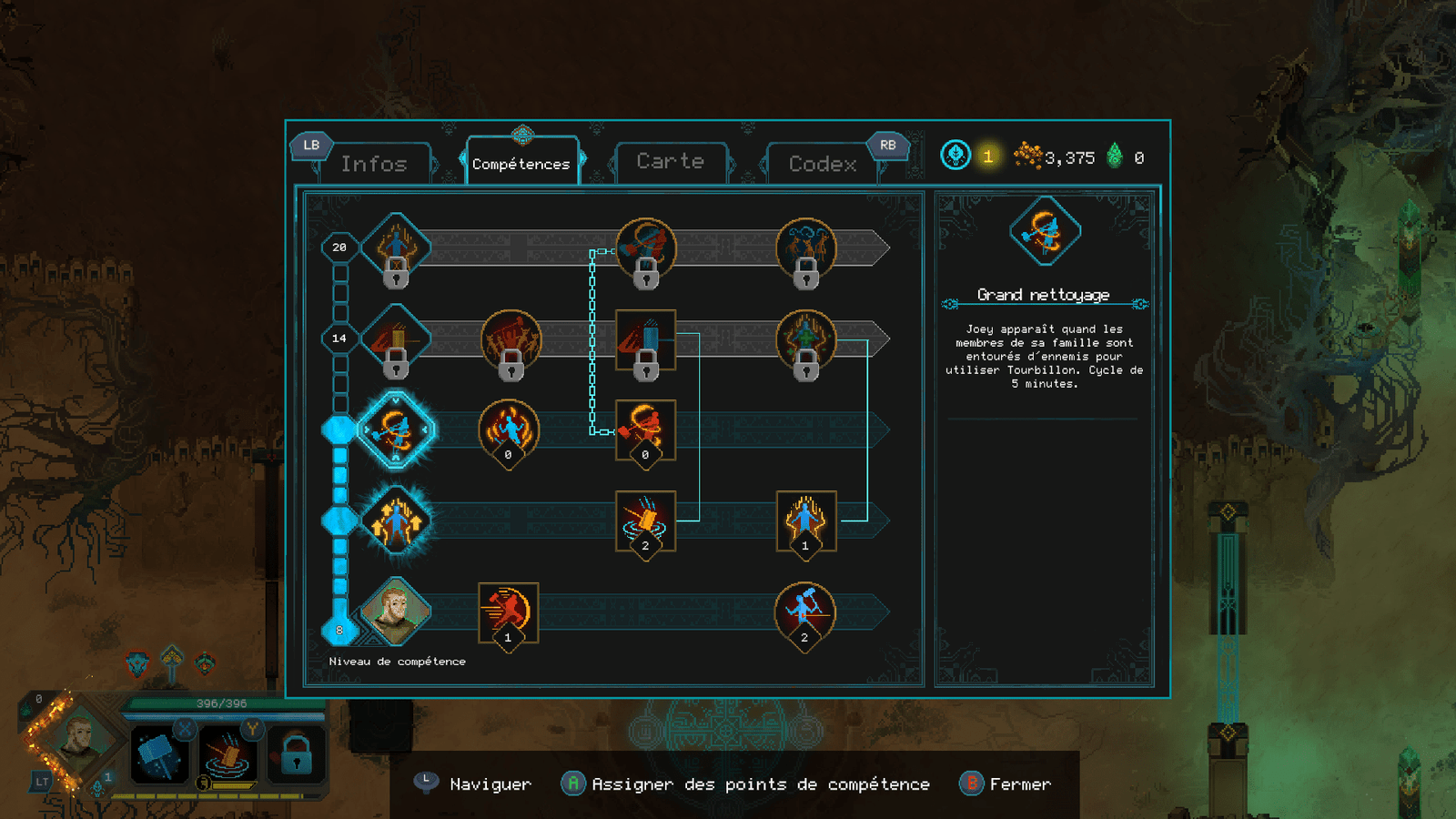Open the Carte tab
Image resolution: width=1456 pixels, height=819 pixels.
point(671,162)
